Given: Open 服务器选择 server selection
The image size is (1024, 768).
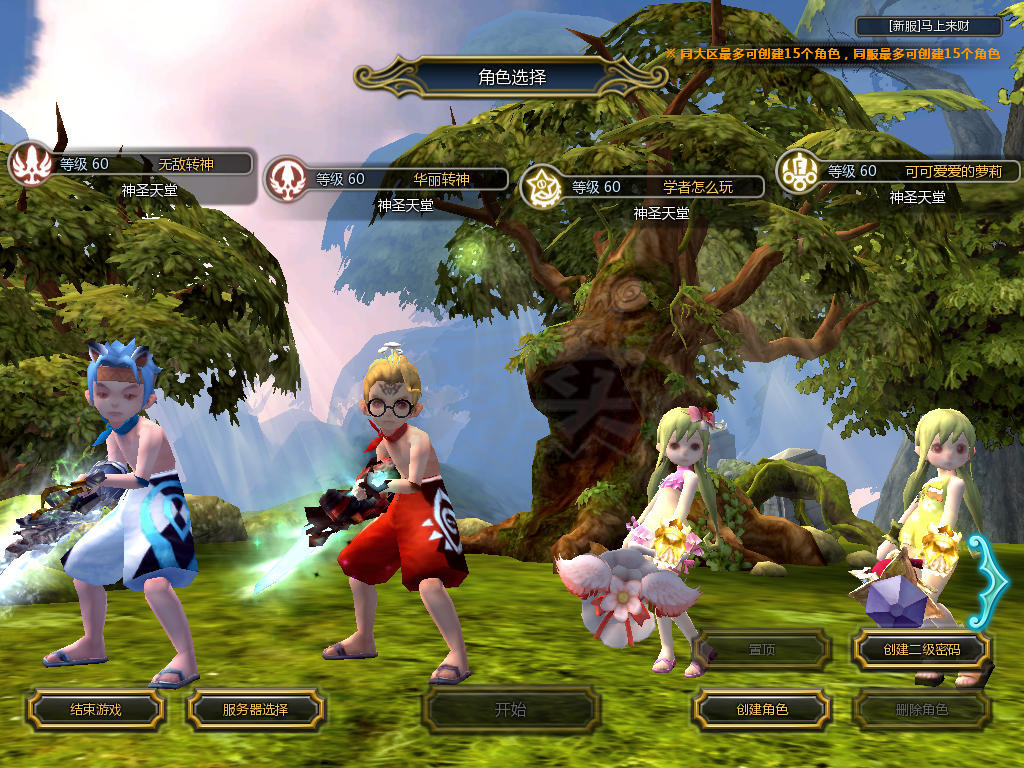Looking at the screenshot, I should (255, 710).
